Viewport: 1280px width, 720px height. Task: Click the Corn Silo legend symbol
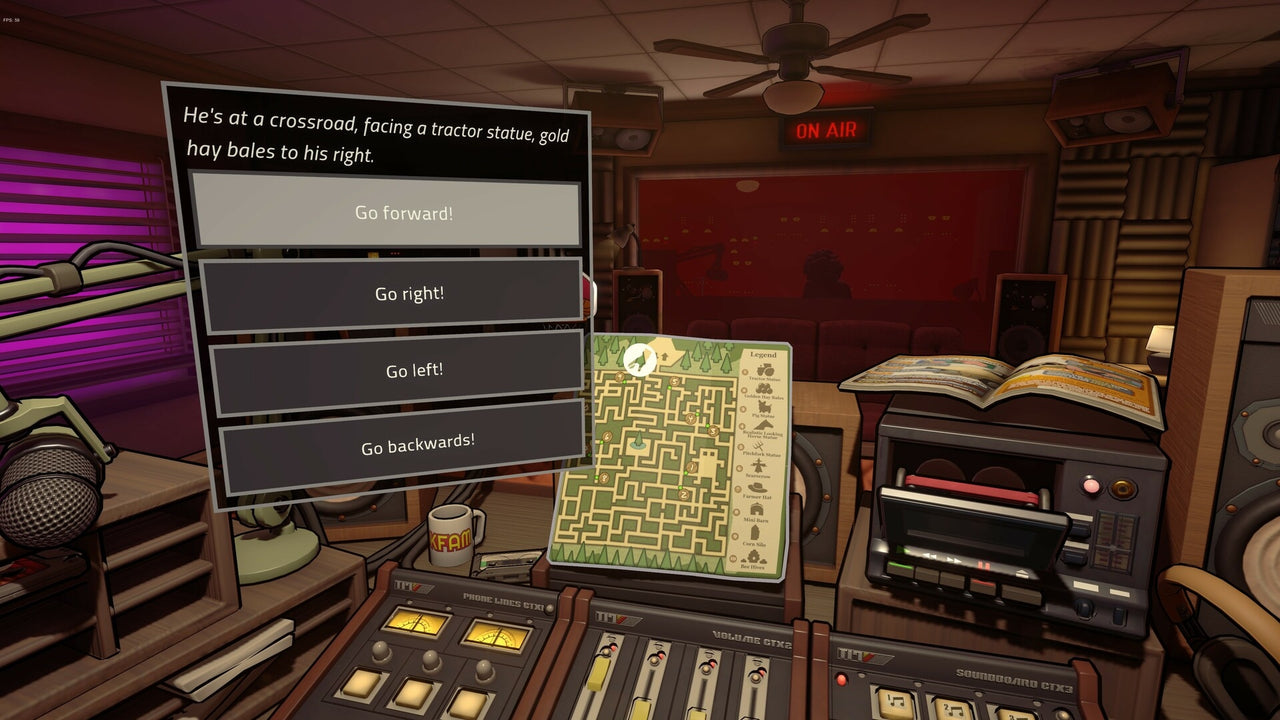755,530
